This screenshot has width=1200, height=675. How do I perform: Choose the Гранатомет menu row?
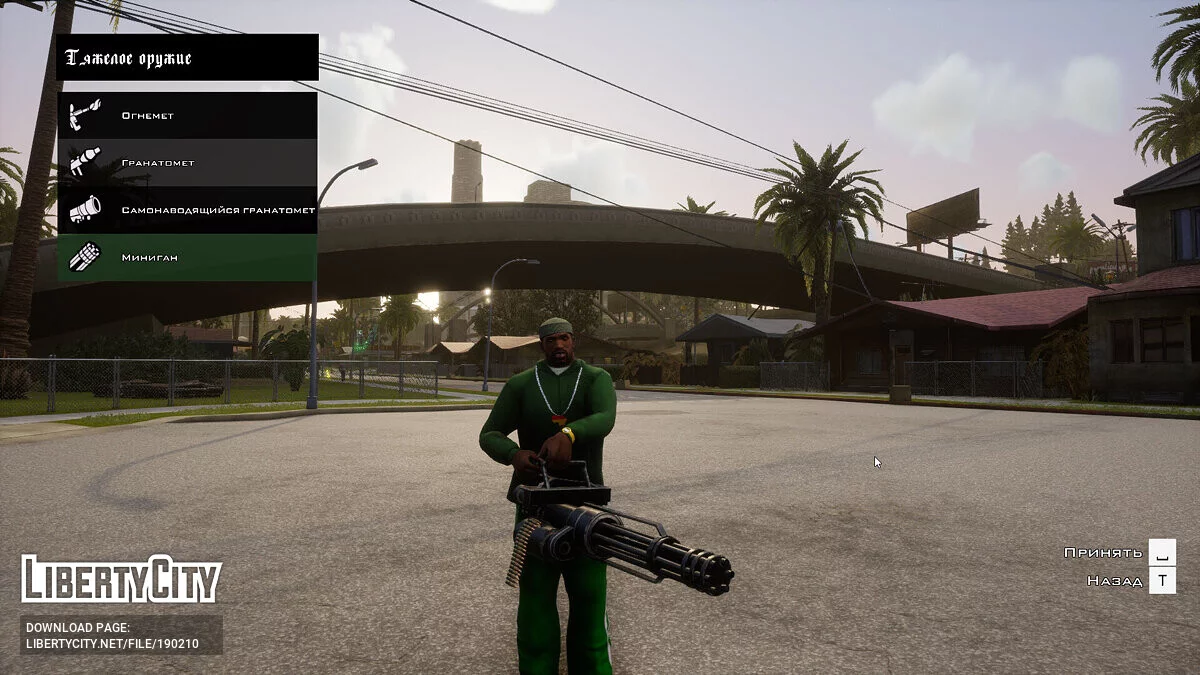click(x=187, y=162)
